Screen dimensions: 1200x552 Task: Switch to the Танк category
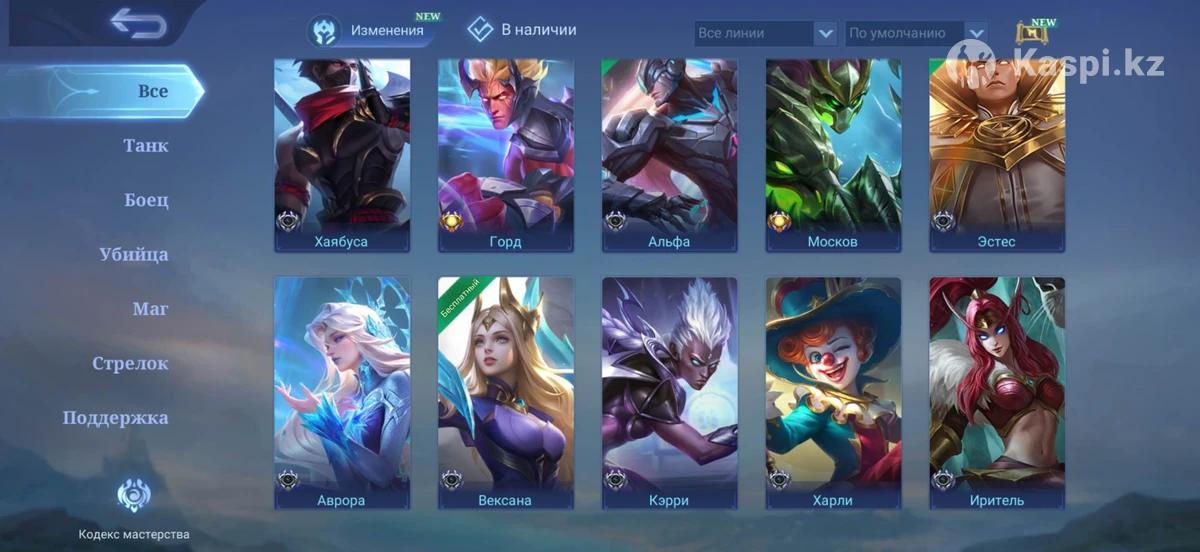coord(146,146)
